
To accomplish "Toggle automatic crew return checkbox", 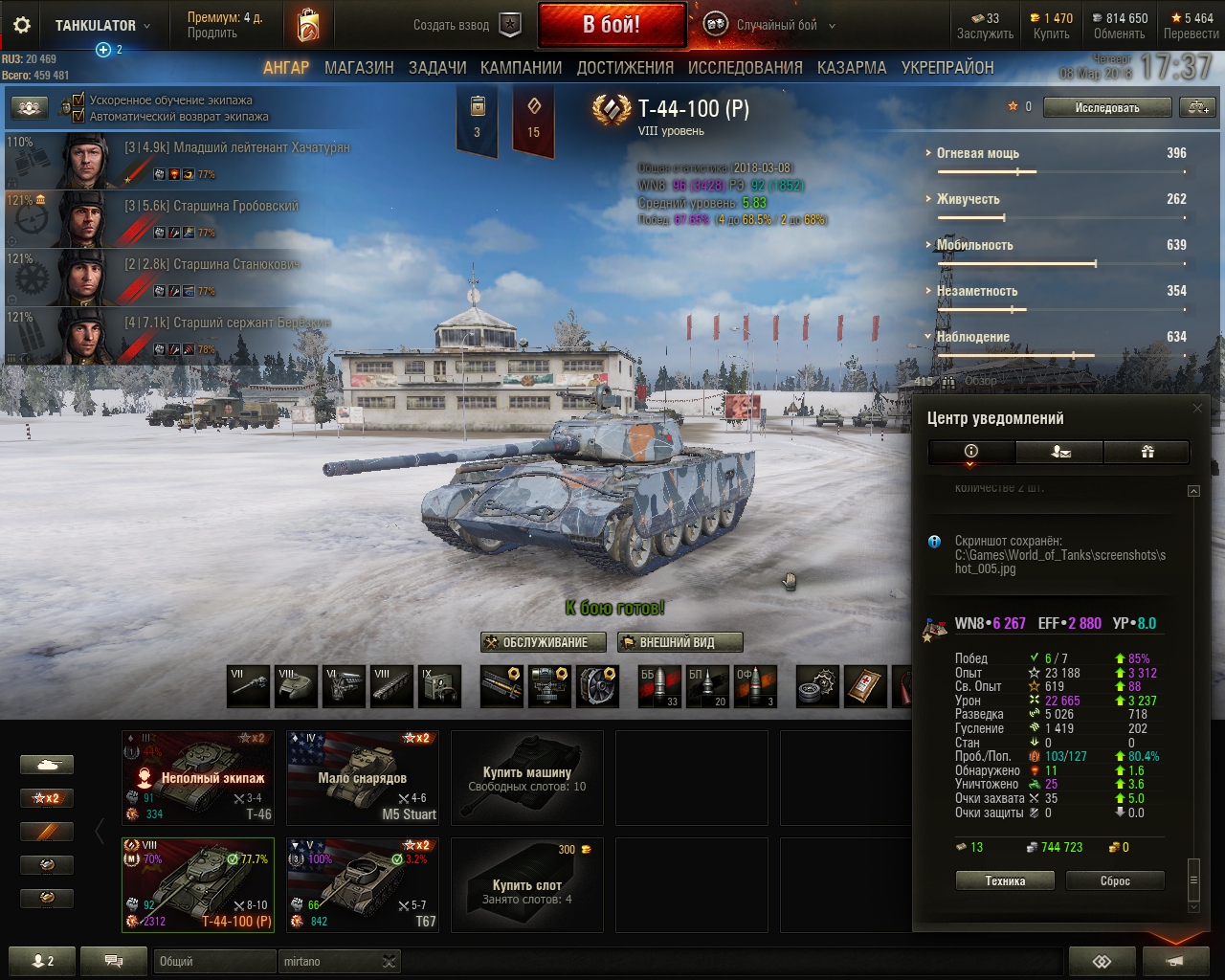I will (x=79, y=117).
